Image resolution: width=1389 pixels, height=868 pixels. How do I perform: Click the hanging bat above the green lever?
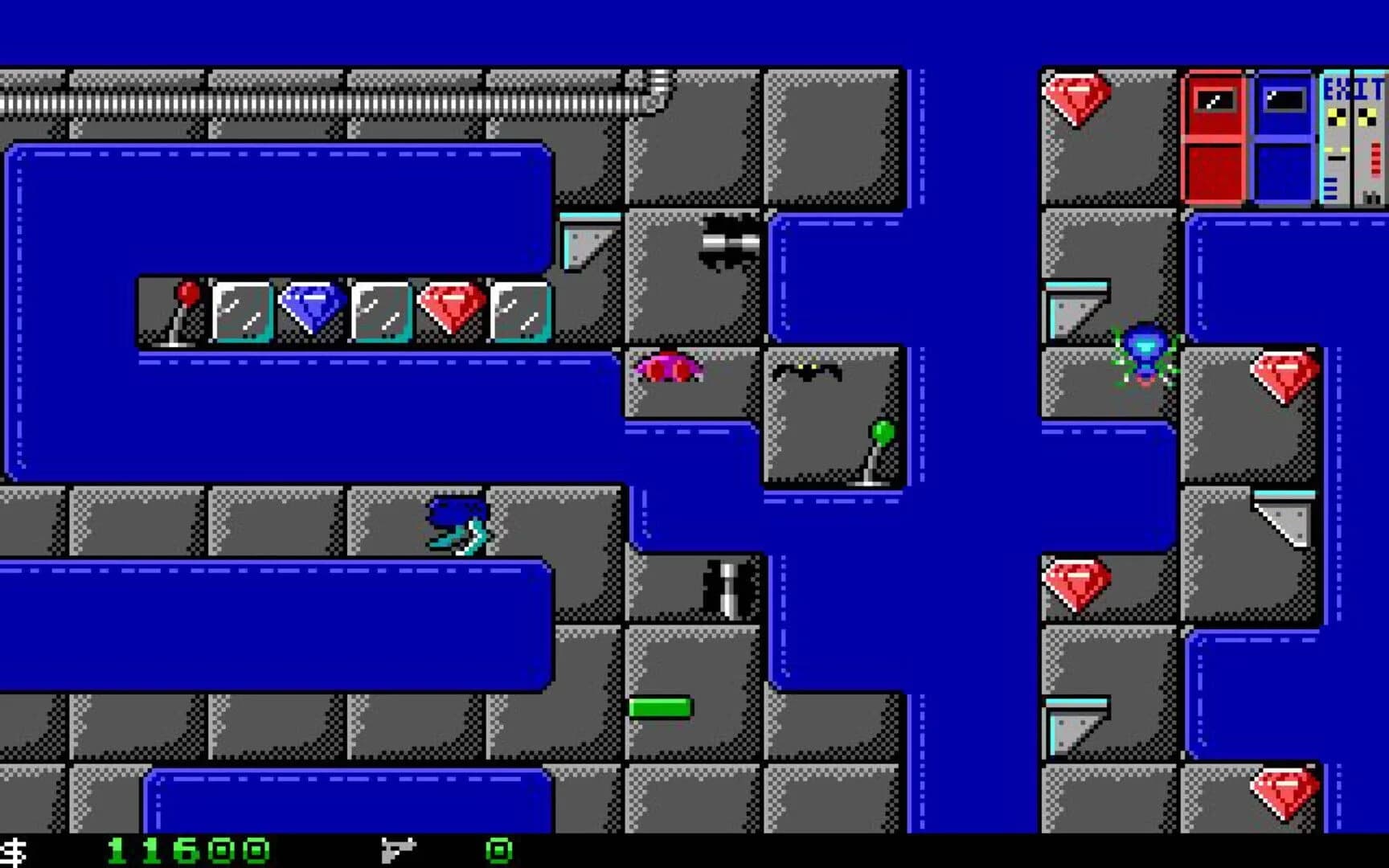808,371
